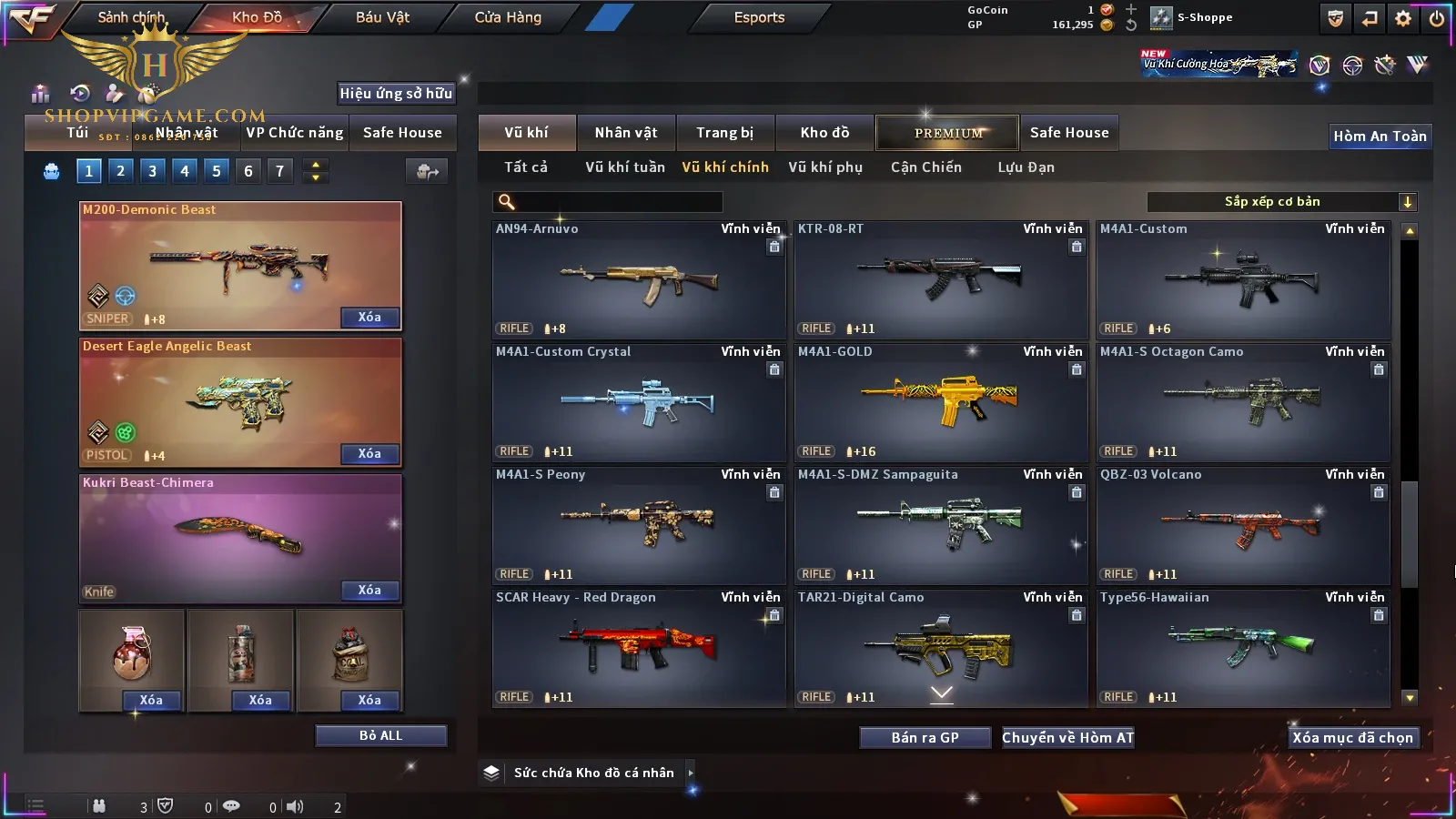This screenshot has width=1456, height=819.
Task: Open the Sắp xếp cơ bản dropdown
Action: click(1281, 202)
